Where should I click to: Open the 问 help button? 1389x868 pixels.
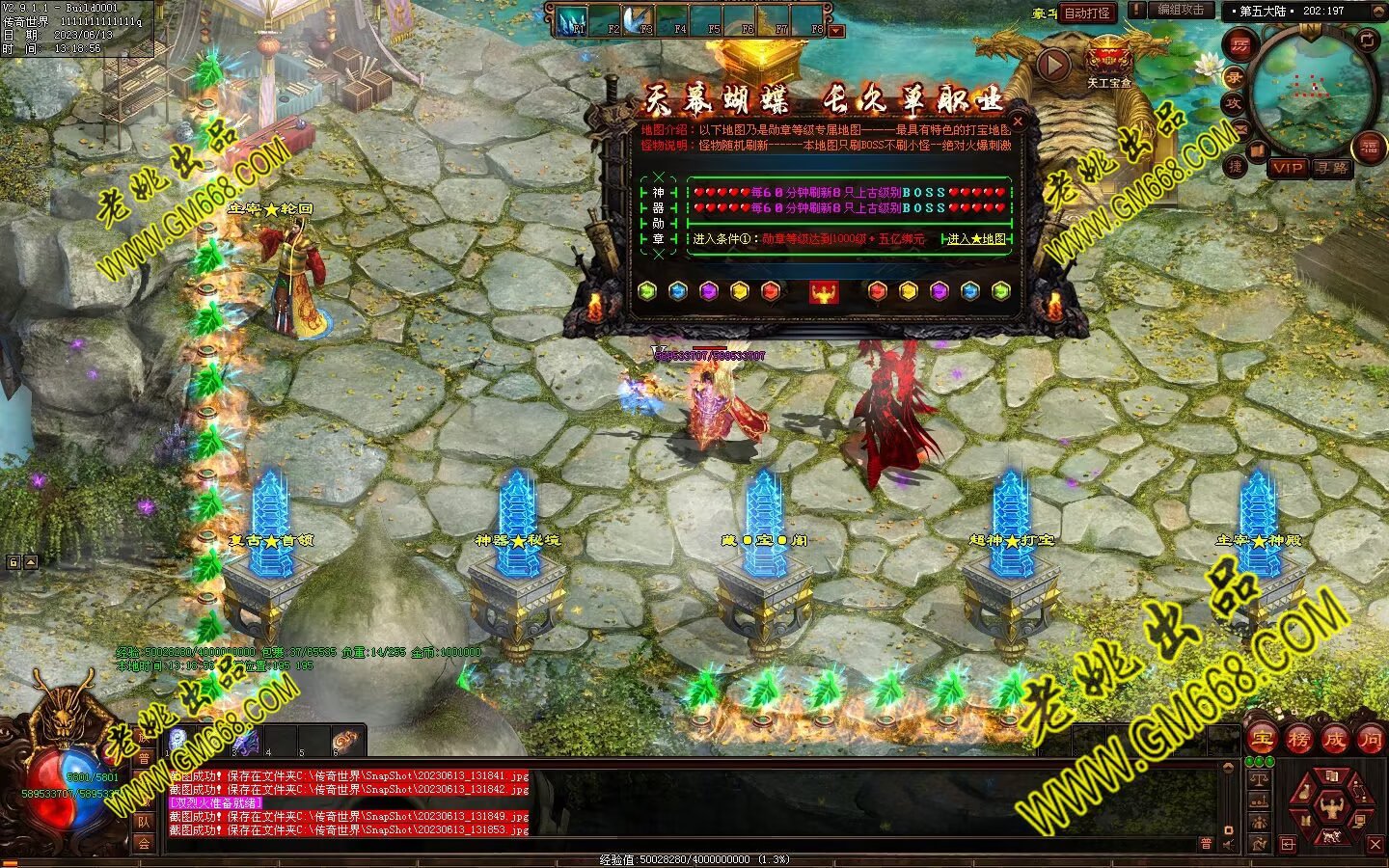[x=1371, y=740]
